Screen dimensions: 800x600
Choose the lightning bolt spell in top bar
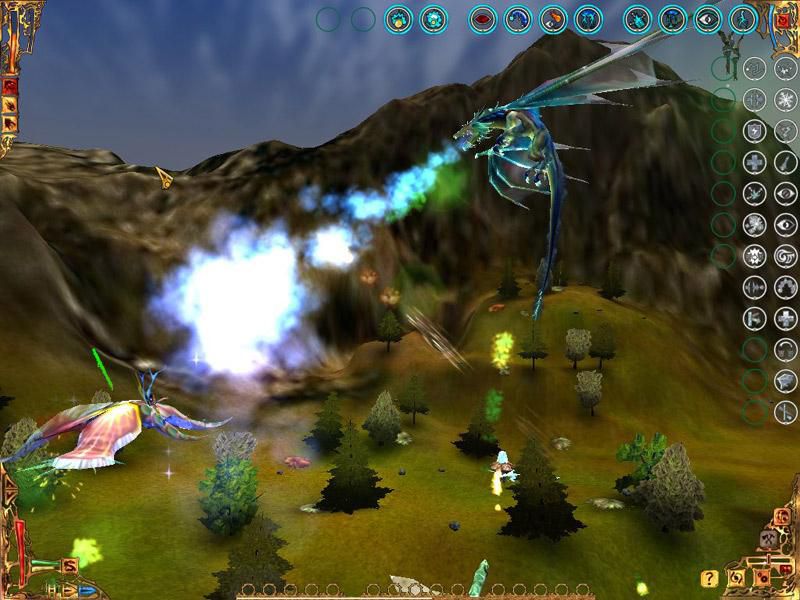tap(743, 19)
